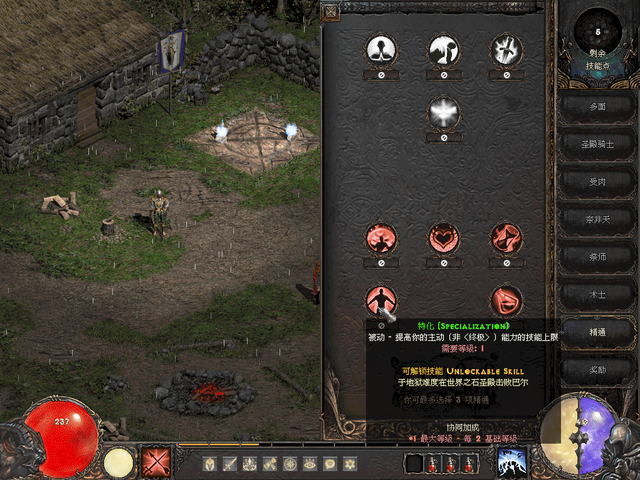Switch to the 祭师 tab
This screenshot has width=640, height=480.
pos(598,256)
